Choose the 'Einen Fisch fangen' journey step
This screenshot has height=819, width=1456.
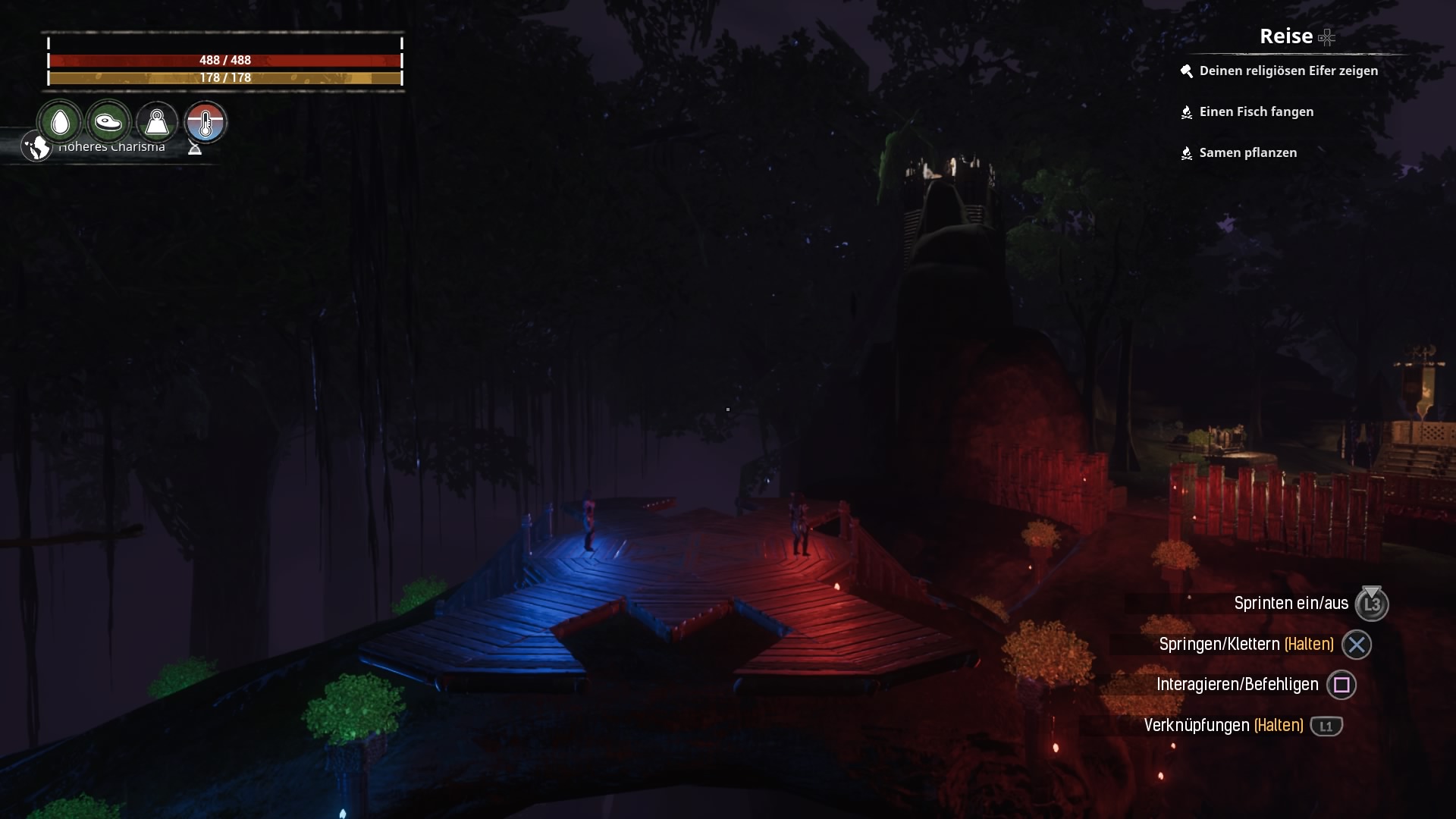[x=1256, y=111]
